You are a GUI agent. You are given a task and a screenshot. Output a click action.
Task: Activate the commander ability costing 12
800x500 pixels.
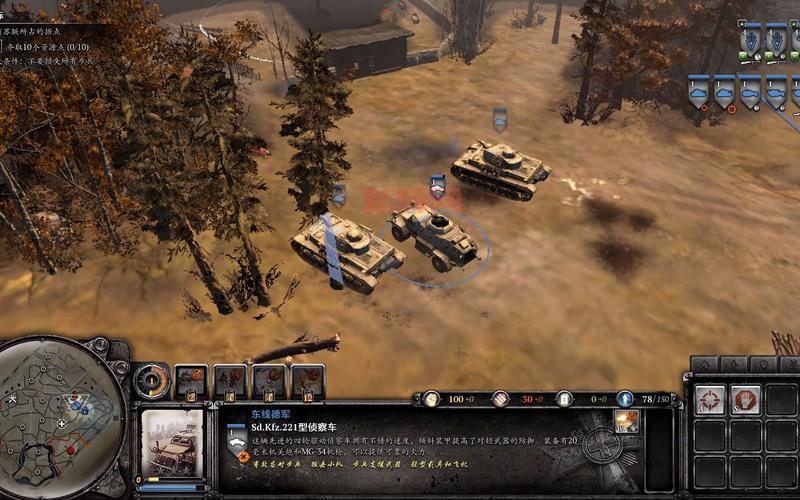308,381
